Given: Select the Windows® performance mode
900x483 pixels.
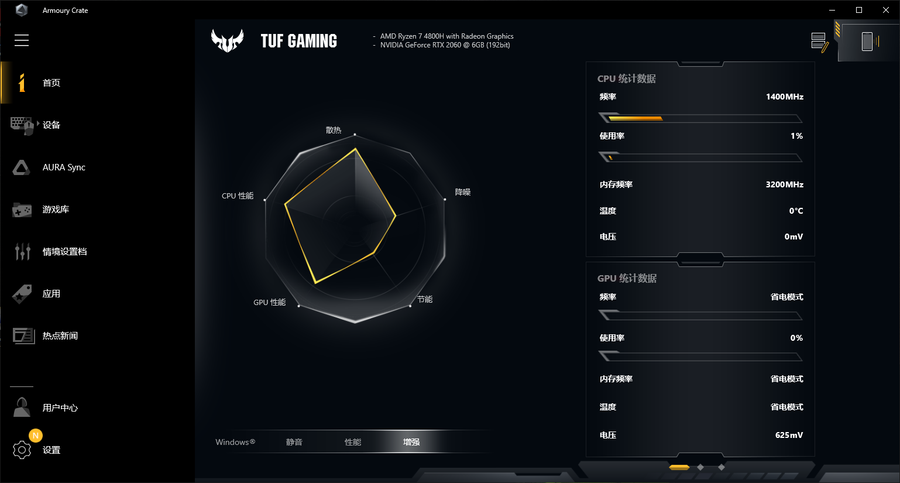Looking at the screenshot, I should pos(235,442).
